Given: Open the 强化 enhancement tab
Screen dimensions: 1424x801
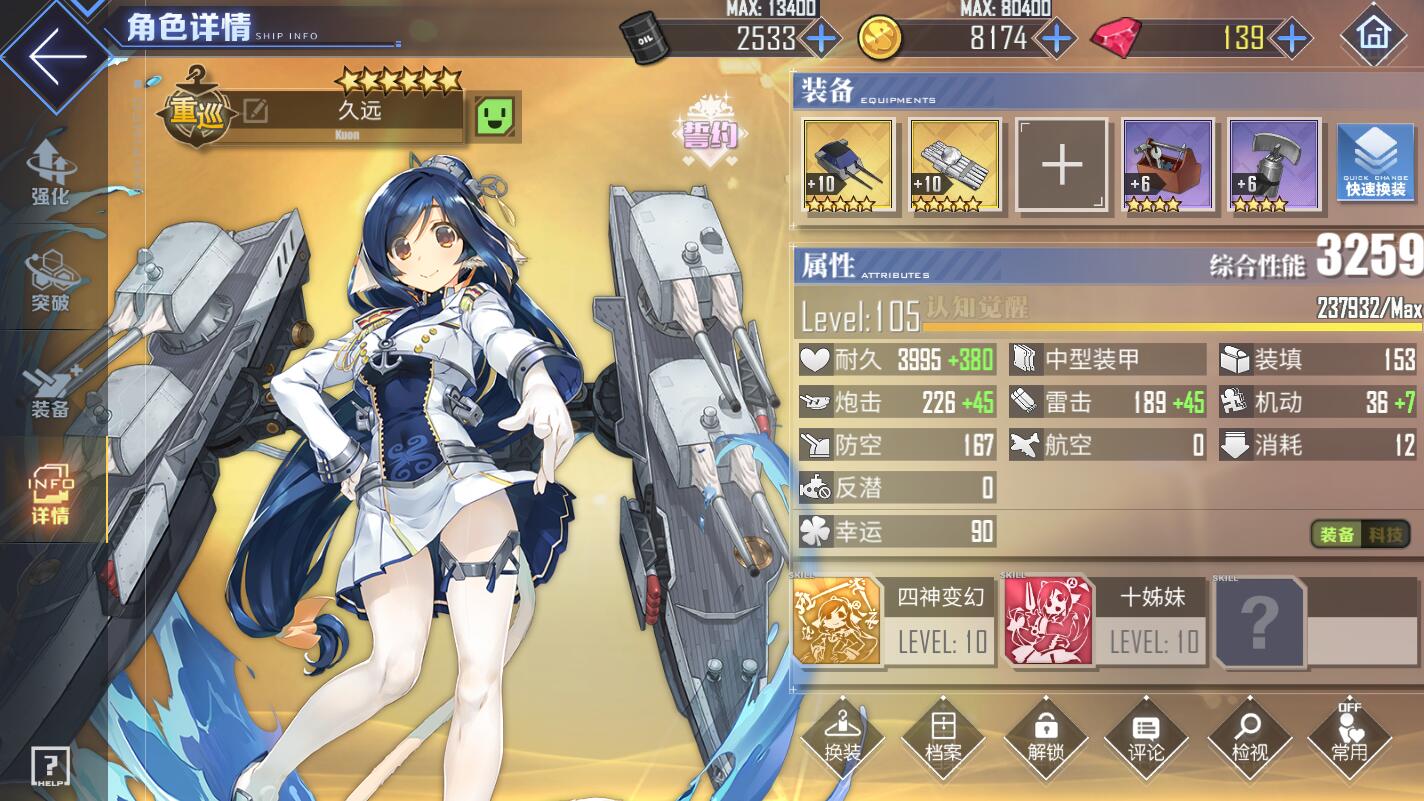Looking at the screenshot, I should click(50, 173).
